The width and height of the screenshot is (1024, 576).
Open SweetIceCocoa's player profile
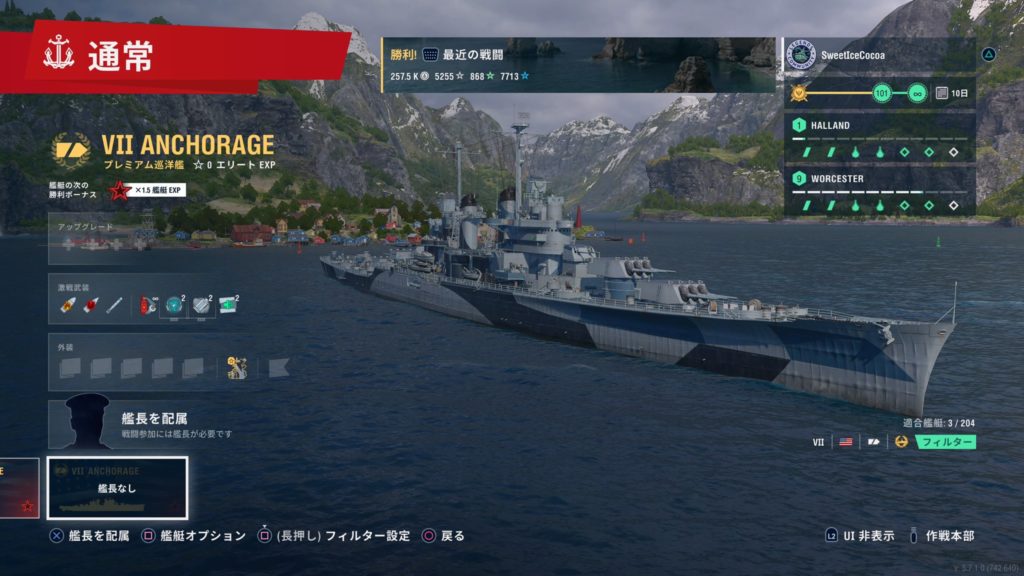[x=878, y=55]
